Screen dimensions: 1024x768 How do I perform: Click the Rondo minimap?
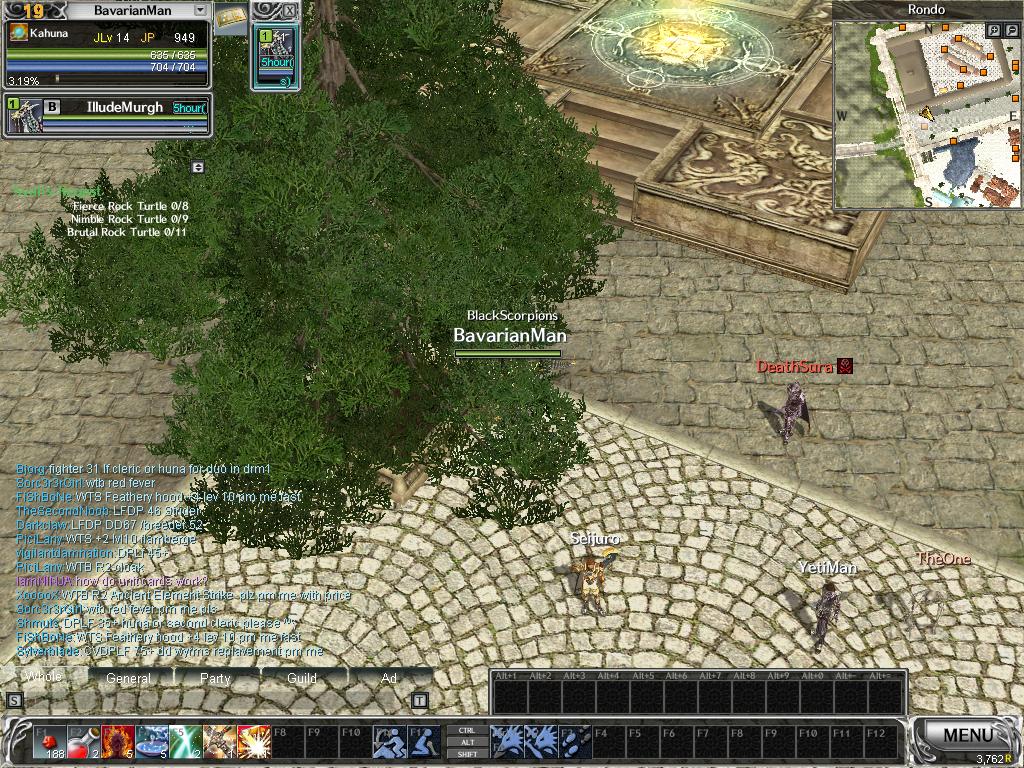(920, 120)
